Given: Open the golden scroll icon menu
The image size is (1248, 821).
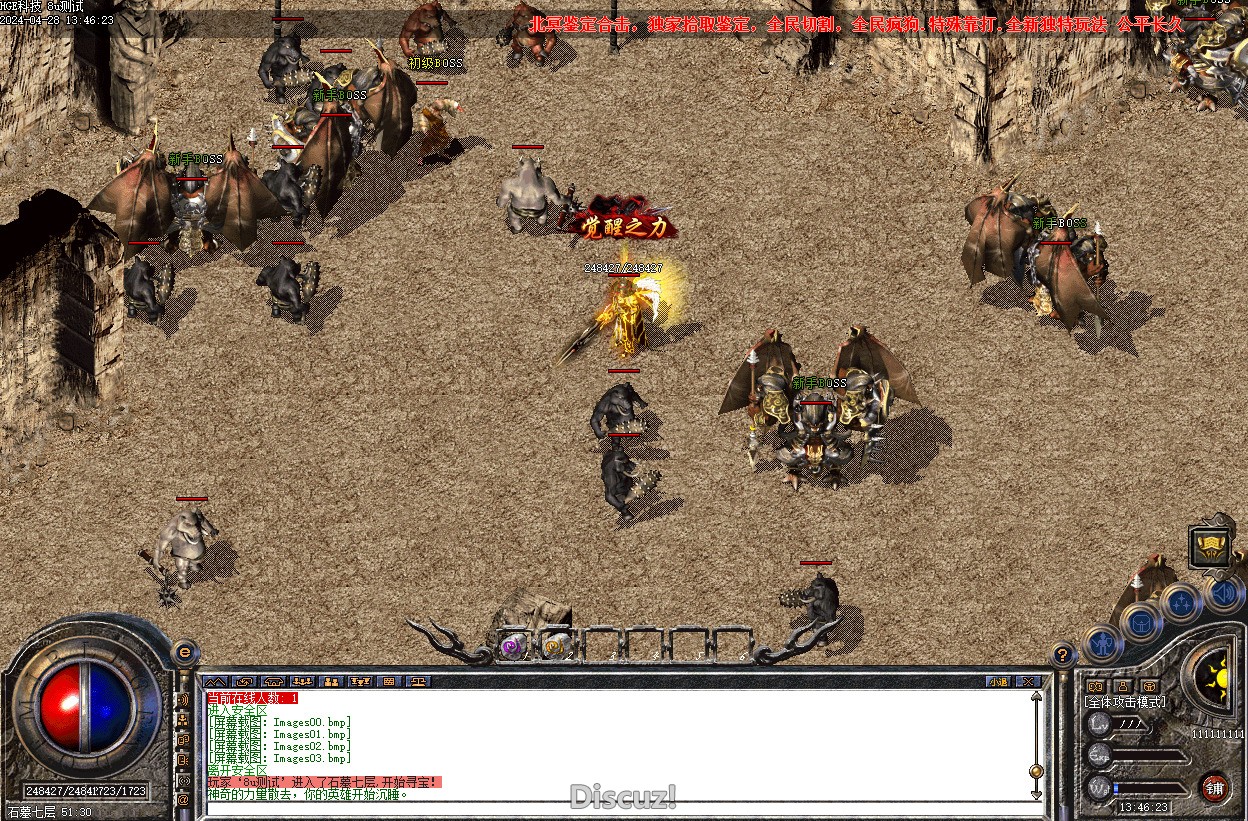Looking at the screenshot, I should [1209, 547].
